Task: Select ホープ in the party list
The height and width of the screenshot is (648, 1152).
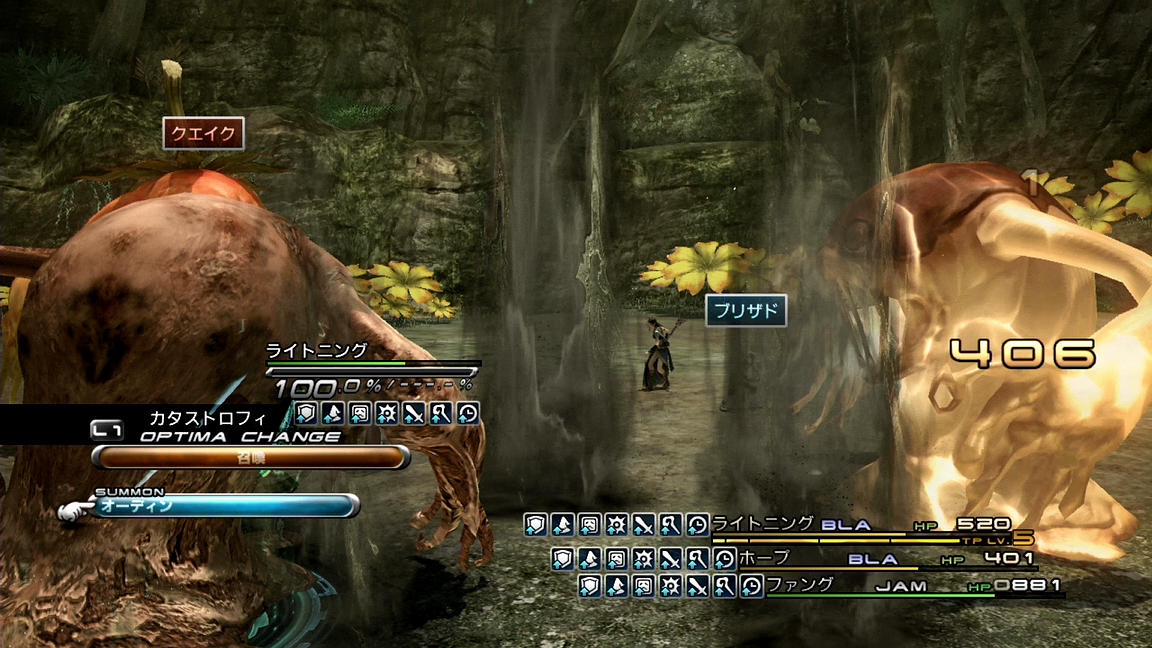Action: tap(767, 557)
